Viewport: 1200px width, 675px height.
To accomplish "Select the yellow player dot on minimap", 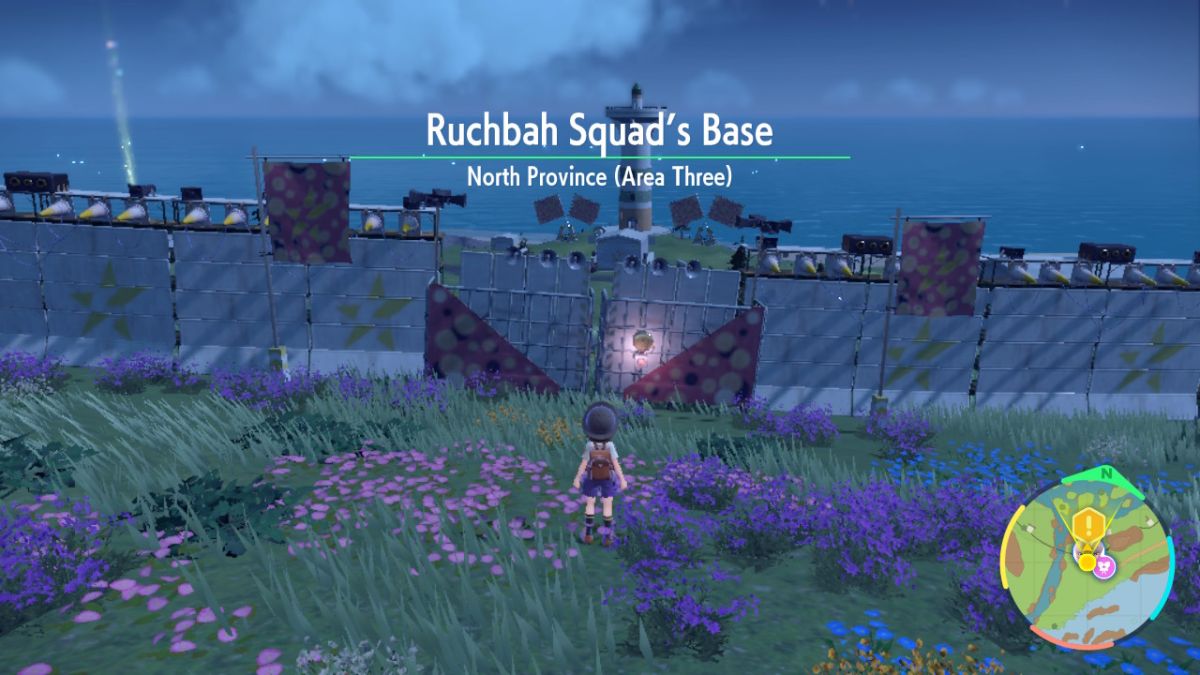I will tap(1087, 562).
